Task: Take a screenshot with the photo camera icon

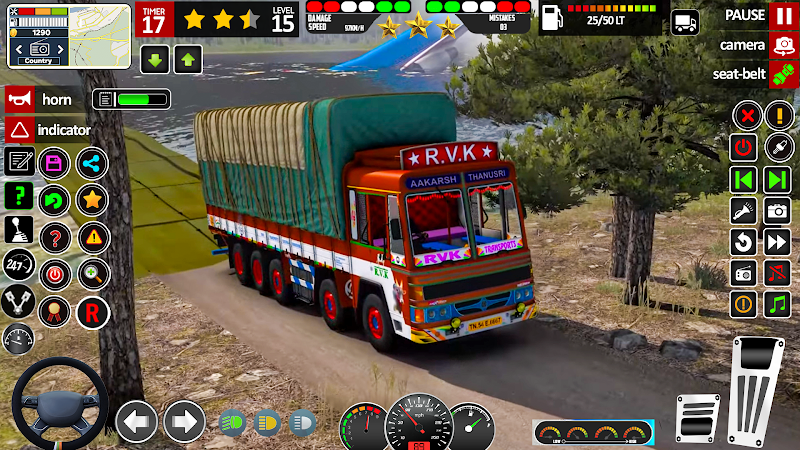Action: coord(777,210)
